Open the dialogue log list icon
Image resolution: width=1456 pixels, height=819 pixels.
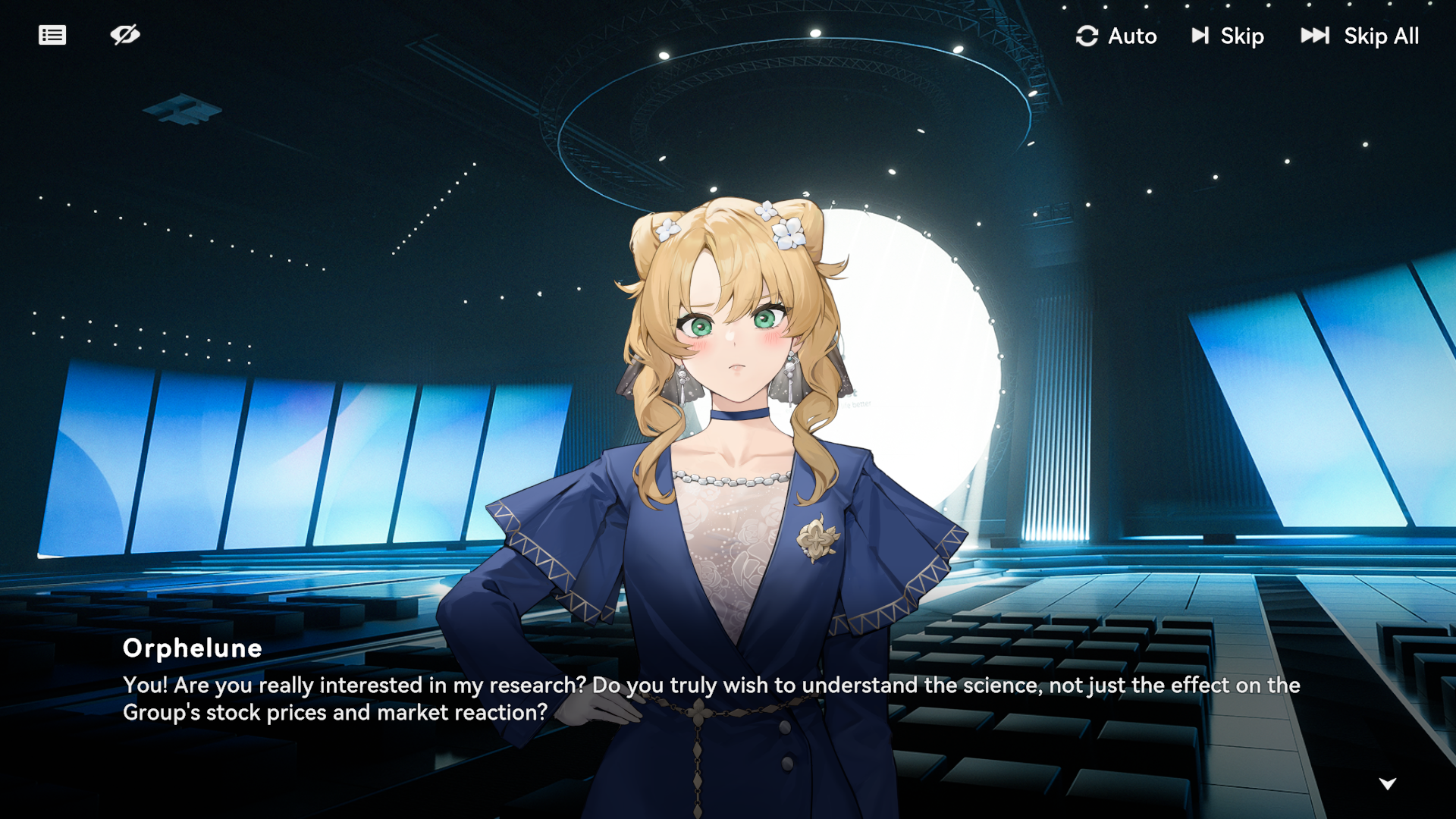(52, 35)
